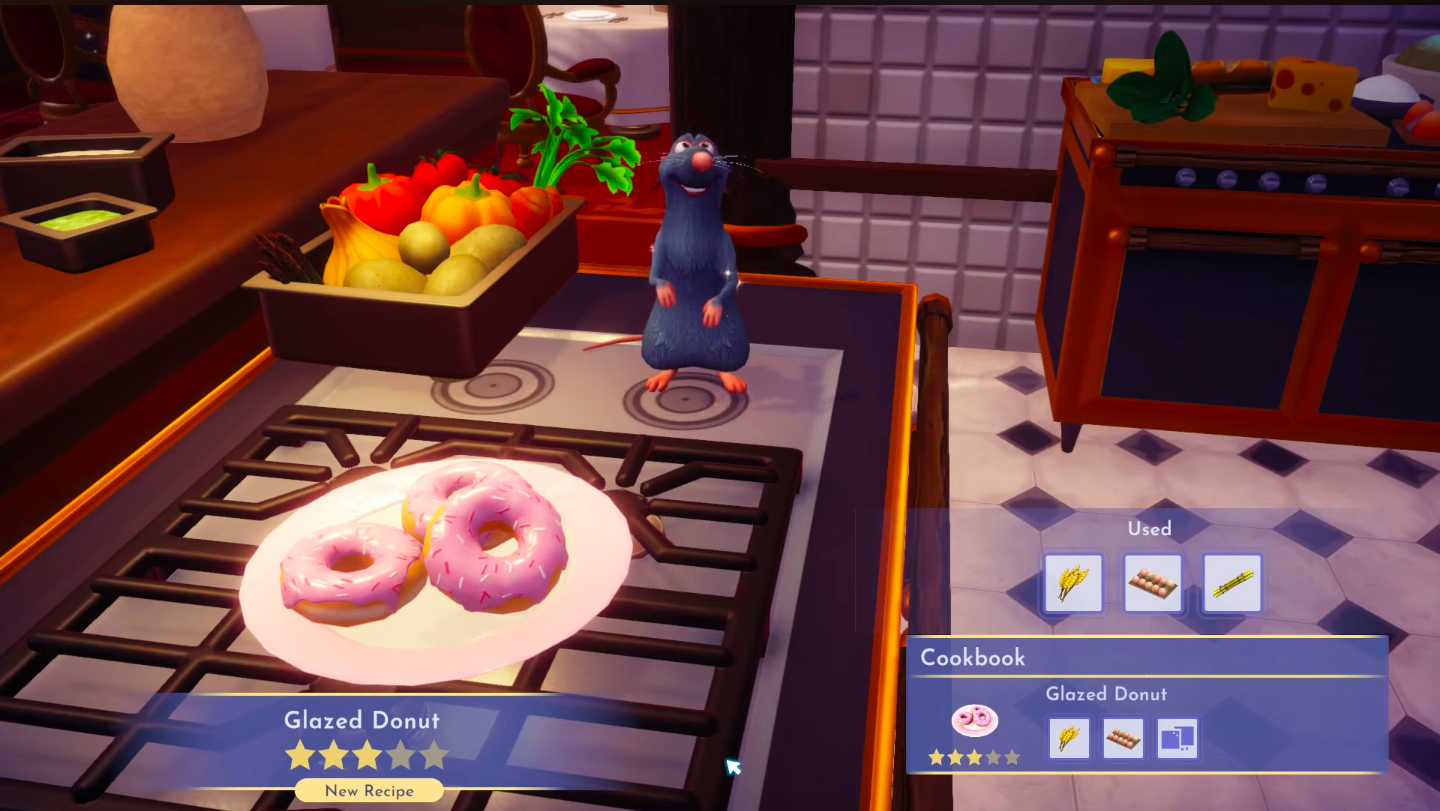Select the three-star rating icon in the Cookbook
Screen dimensions: 1440x811
point(975,759)
